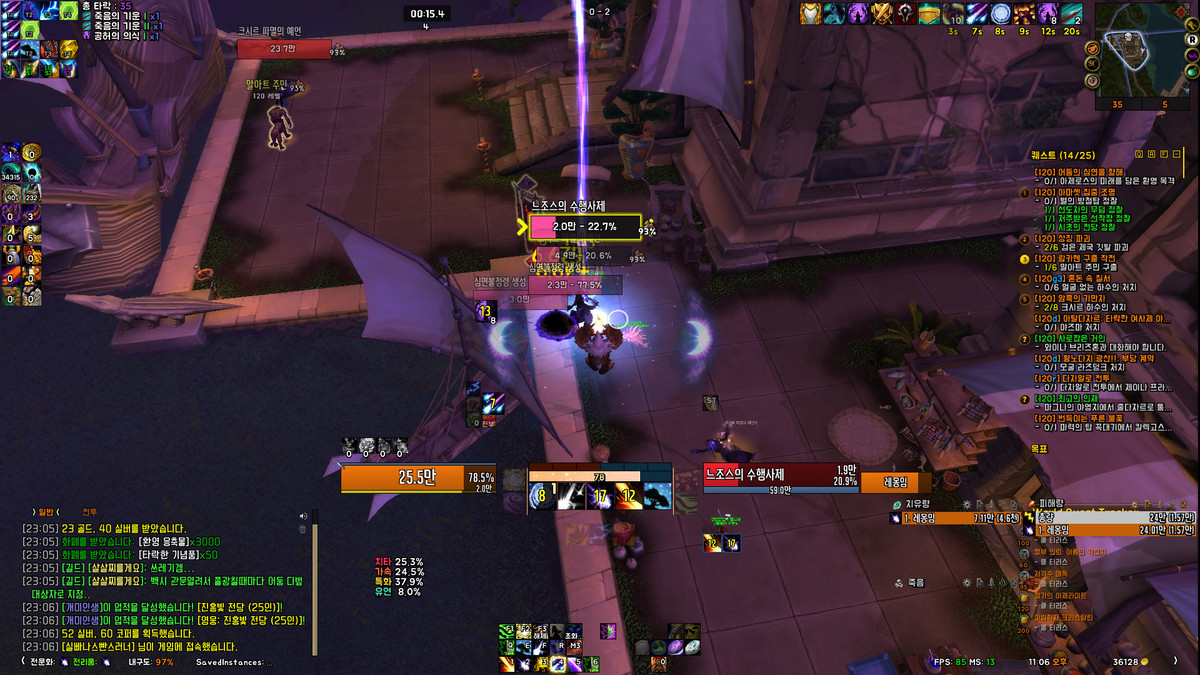Viewport: 1200px width, 675px height.
Task: Click the chat mute speaker icon
Action: pyautogui.click(x=303, y=516)
